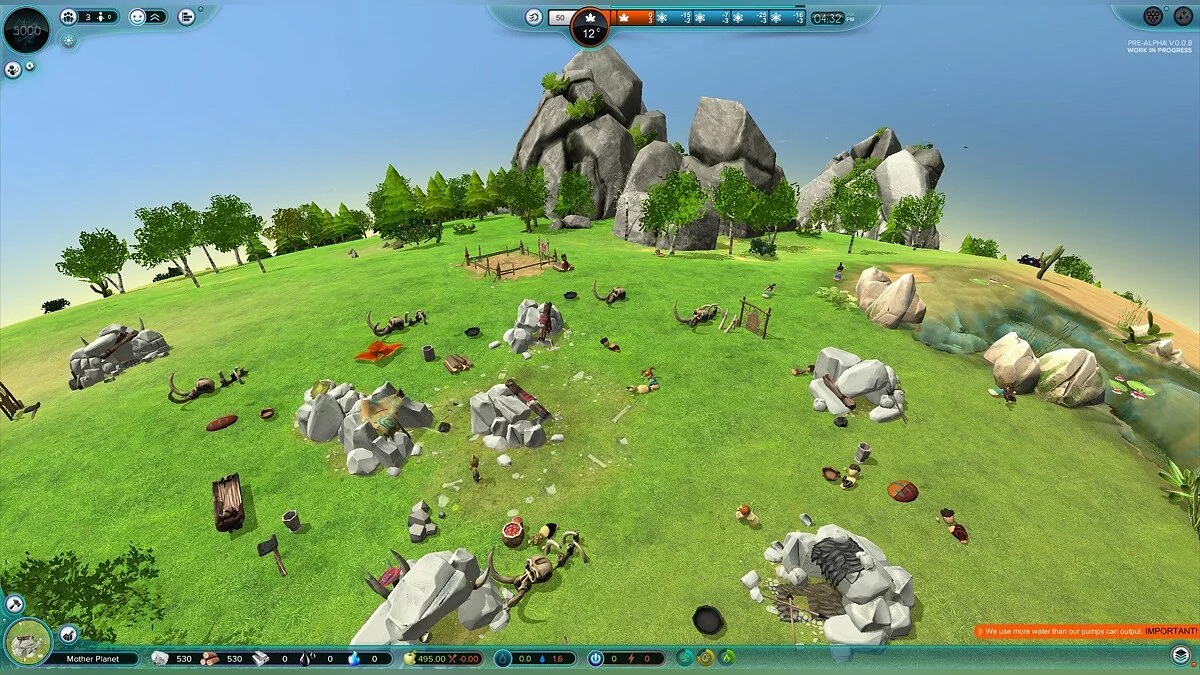
Task: Select the circular 5000 radar display
Action: (27, 30)
